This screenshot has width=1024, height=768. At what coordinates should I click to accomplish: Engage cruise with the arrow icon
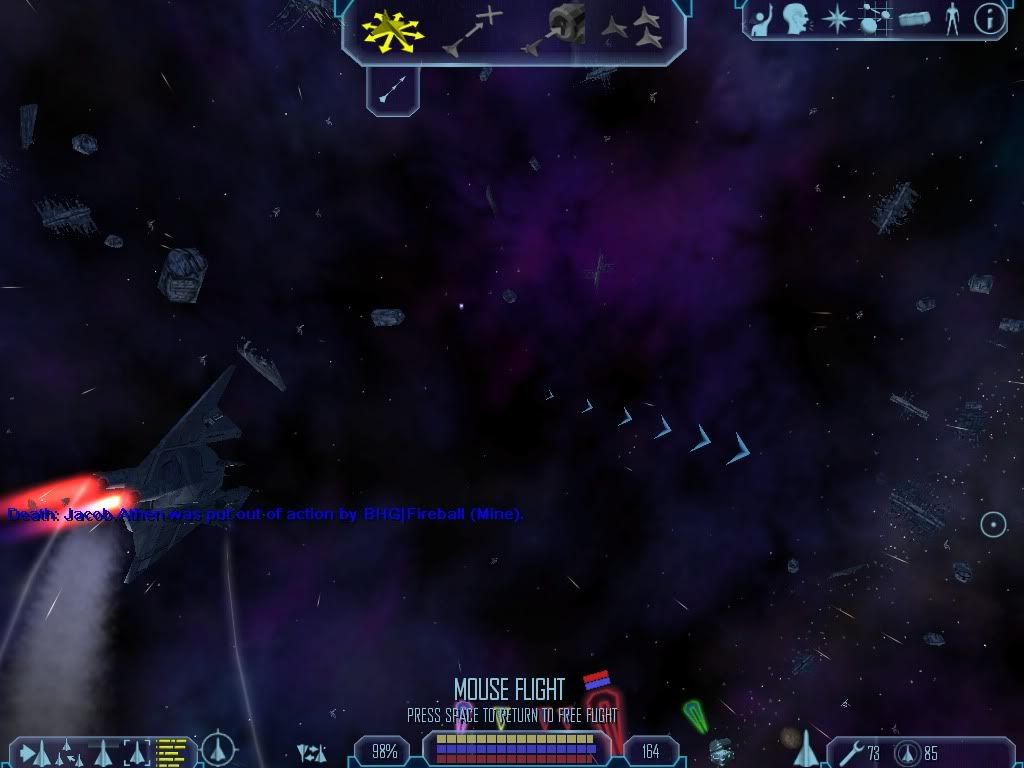click(392, 89)
